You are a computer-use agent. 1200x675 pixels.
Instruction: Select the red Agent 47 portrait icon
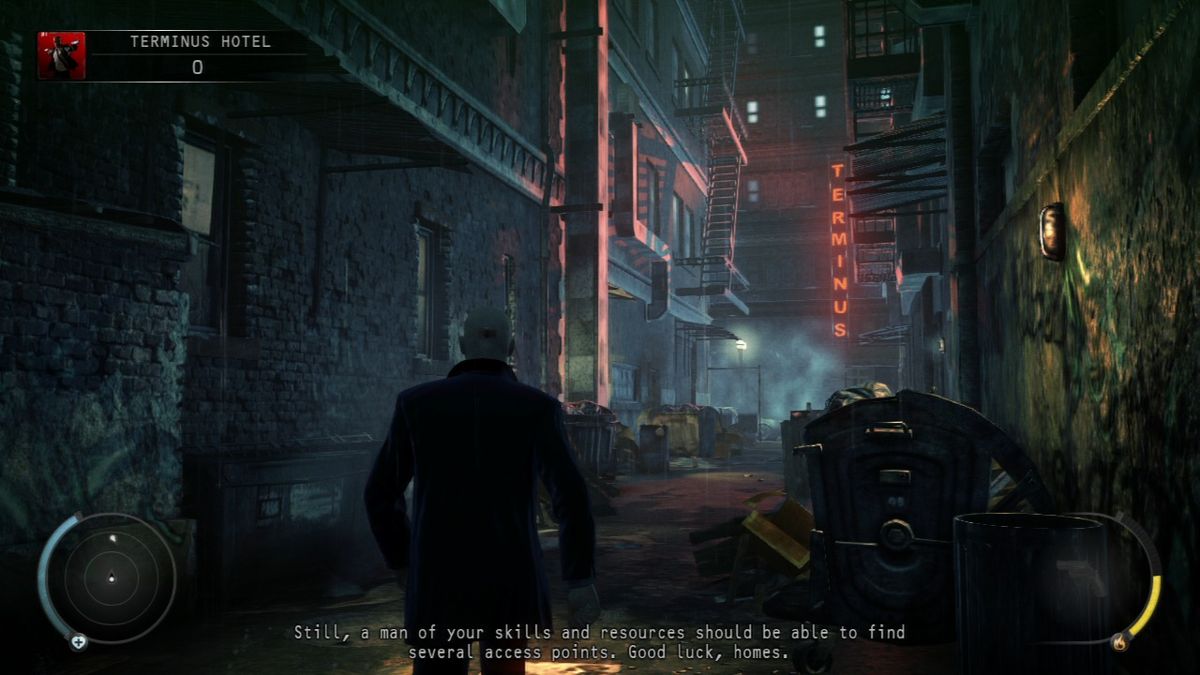[61, 55]
